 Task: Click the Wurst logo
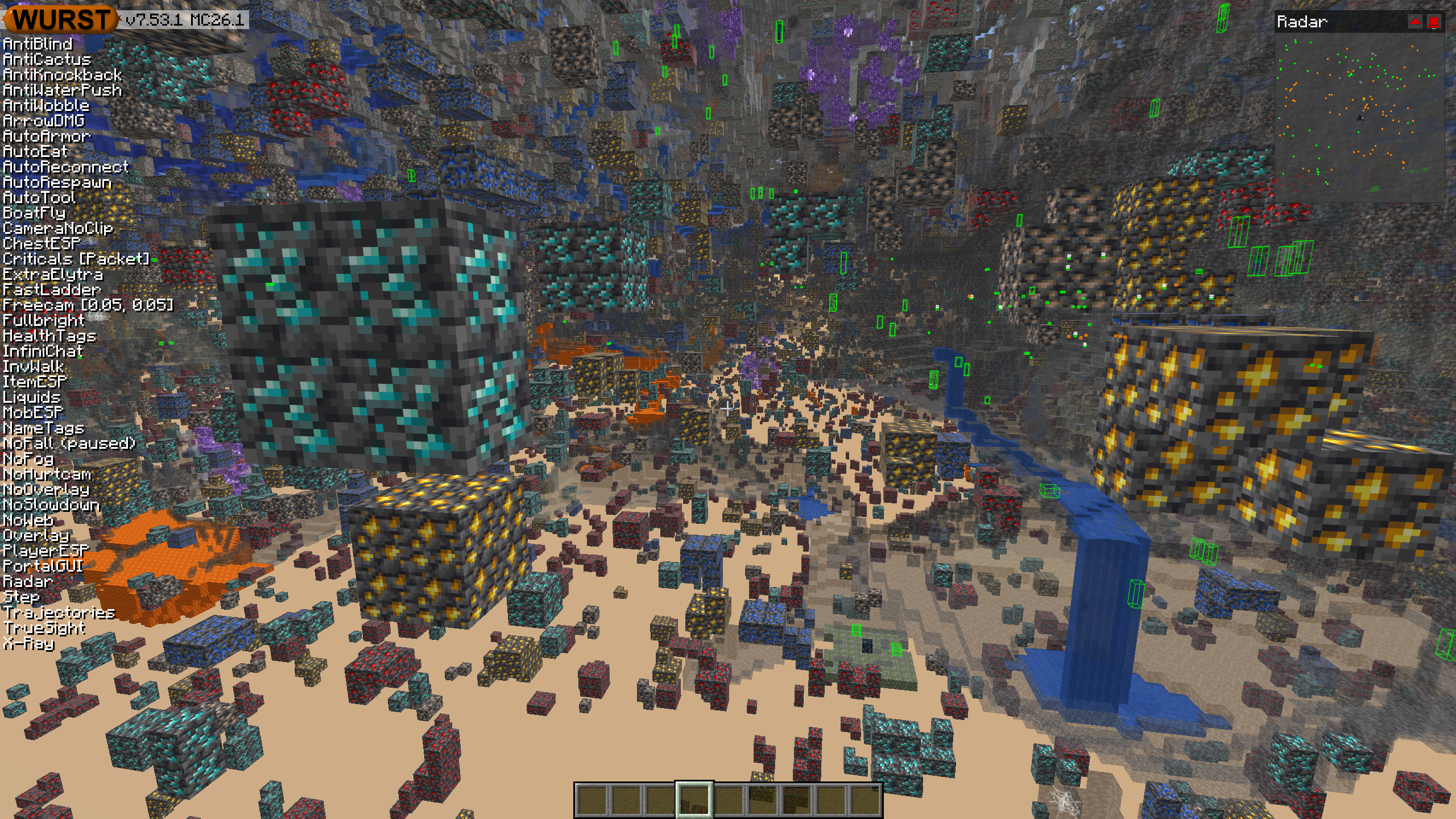(x=60, y=19)
